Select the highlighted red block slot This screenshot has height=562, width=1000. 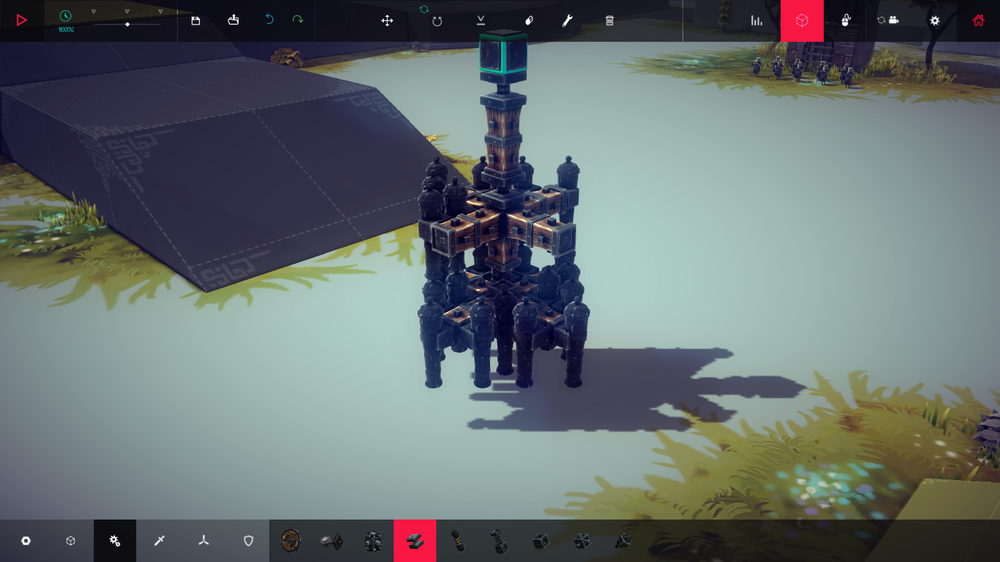[414, 541]
